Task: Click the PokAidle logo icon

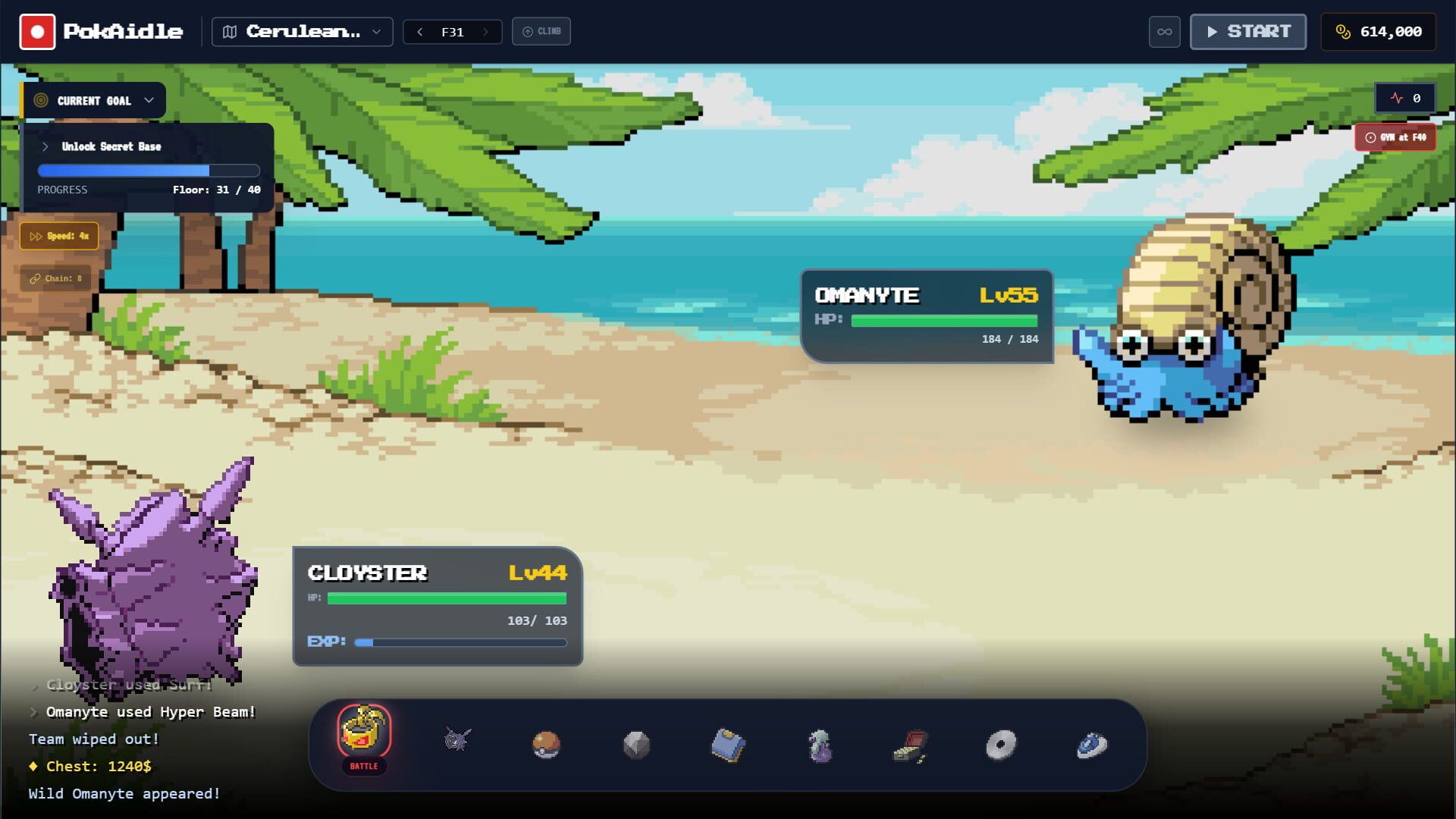Action: click(x=37, y=31)
